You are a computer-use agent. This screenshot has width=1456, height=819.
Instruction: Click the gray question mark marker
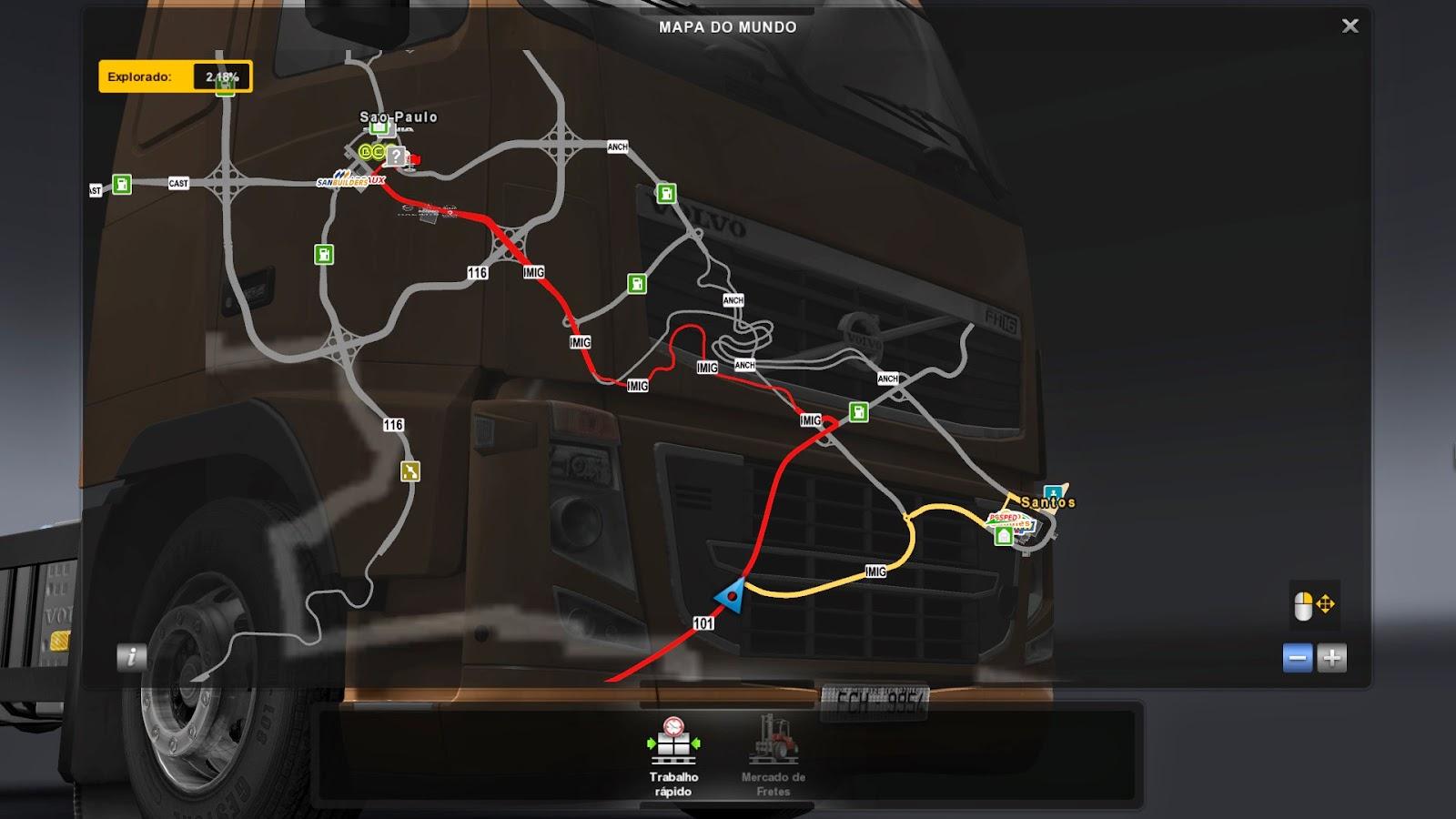click(x=395, y=157)
